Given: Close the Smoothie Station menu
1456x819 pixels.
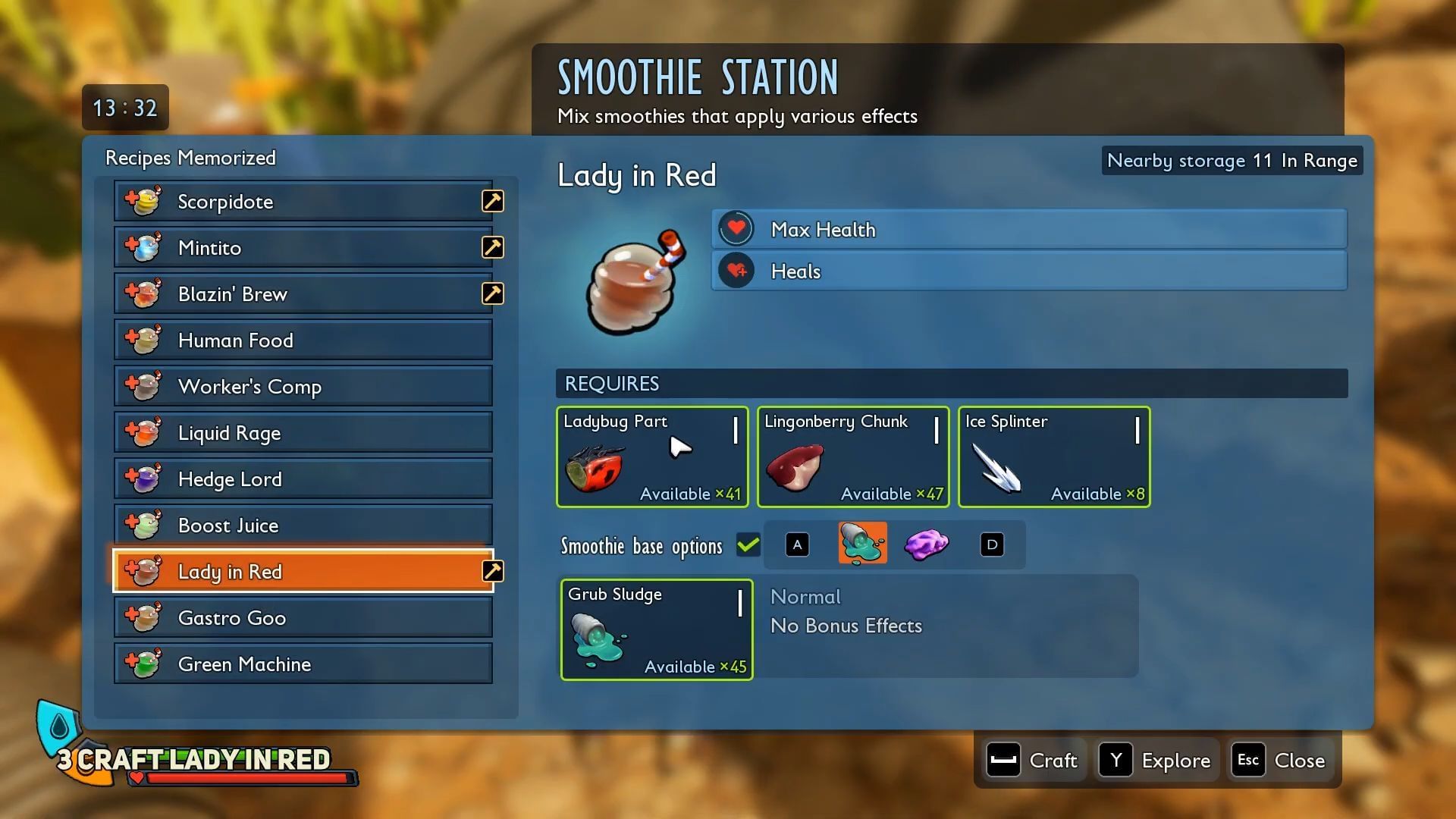Looking at the screenshot, I should click(1282, 761).
